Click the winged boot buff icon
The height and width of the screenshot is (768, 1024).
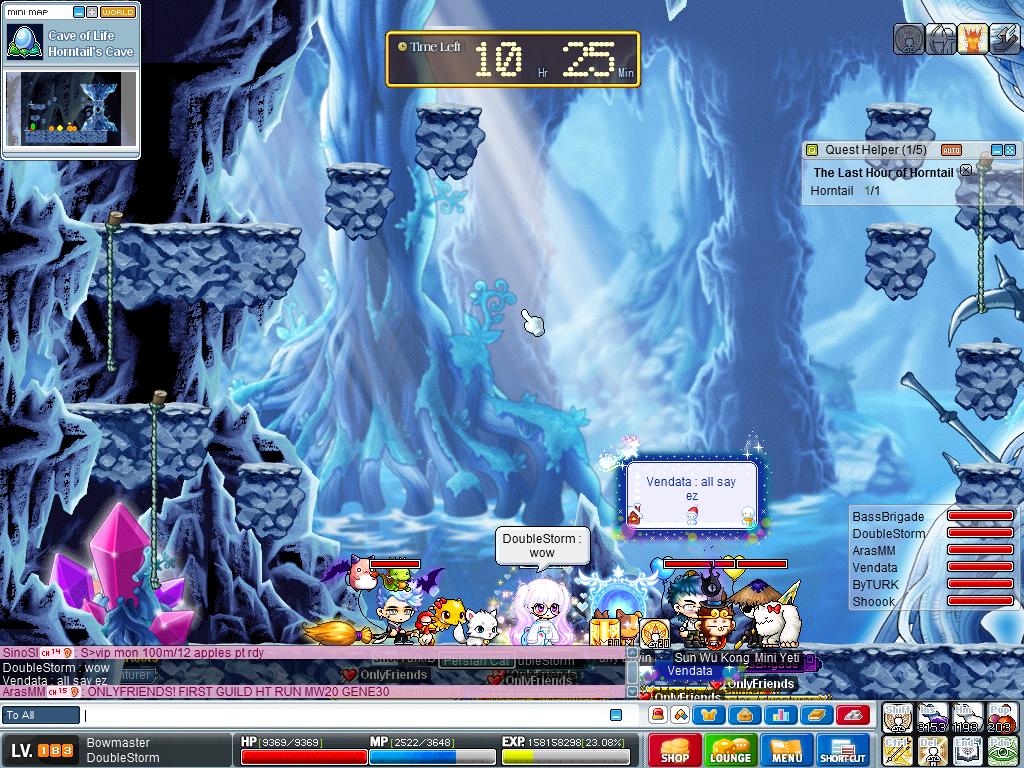pos(1004,38)
